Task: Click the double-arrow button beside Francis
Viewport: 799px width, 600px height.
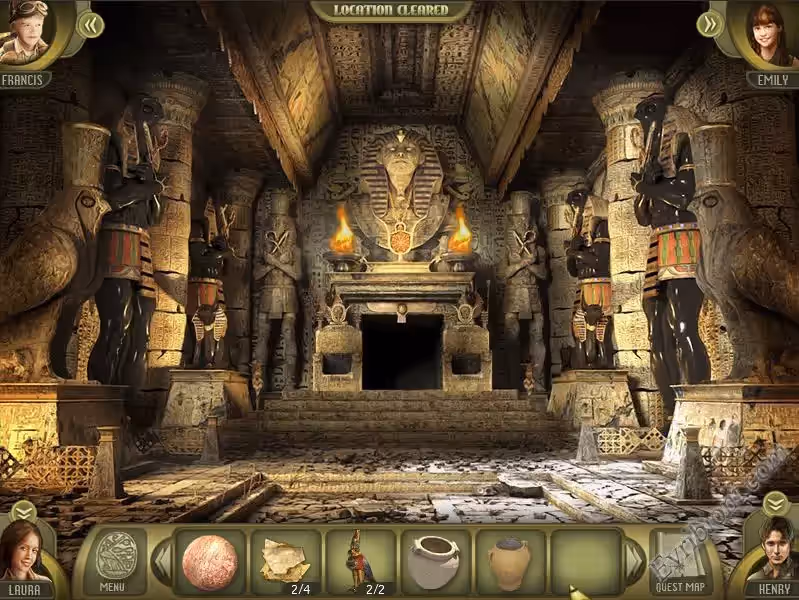Action: 90,24
